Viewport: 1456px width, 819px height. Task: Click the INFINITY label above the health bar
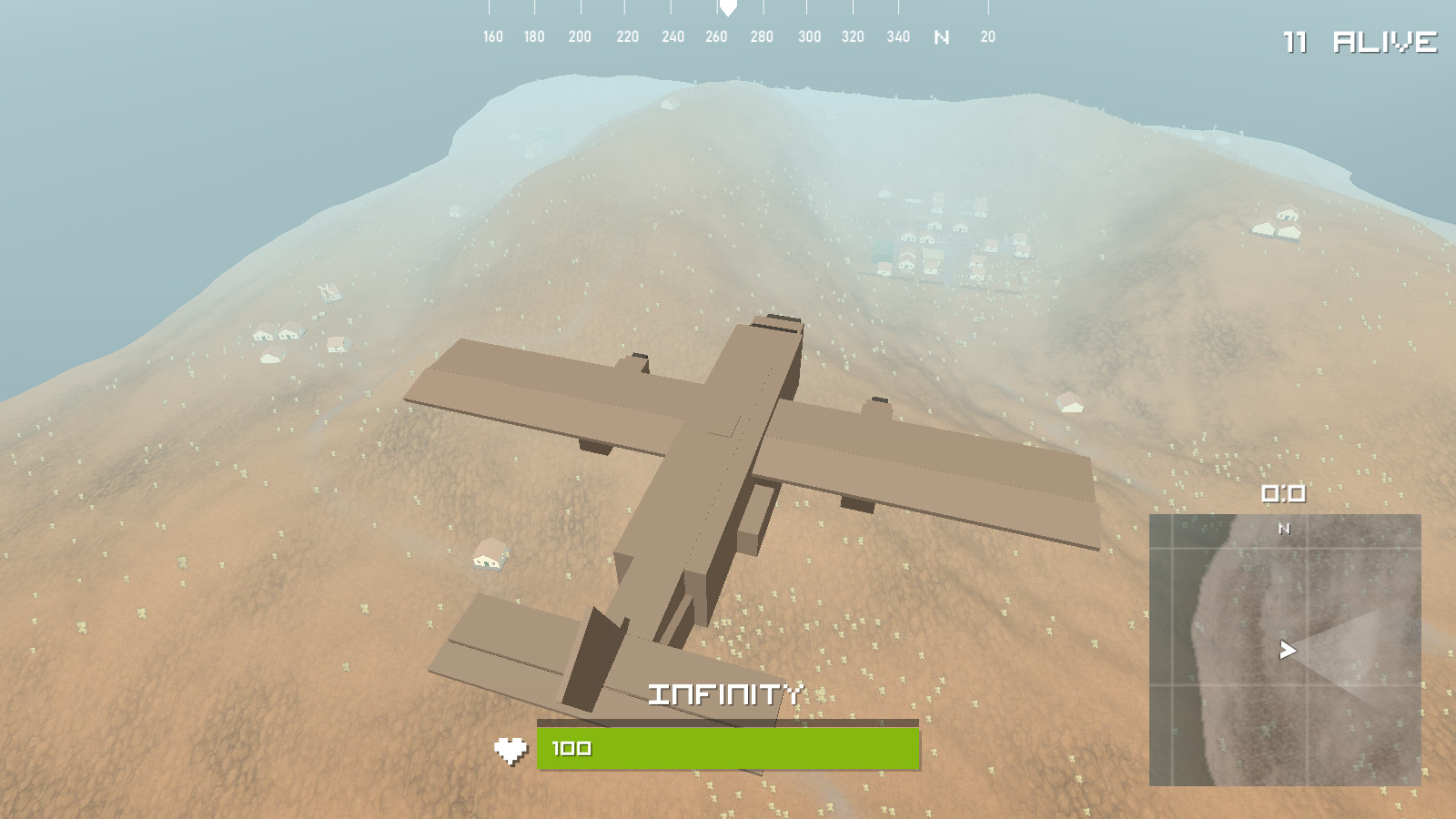(x=726, y=695)
